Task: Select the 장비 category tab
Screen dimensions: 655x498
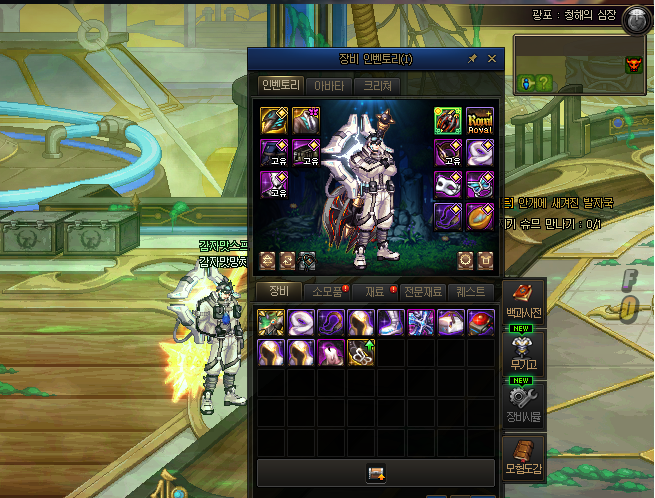Action: (279, 292)
